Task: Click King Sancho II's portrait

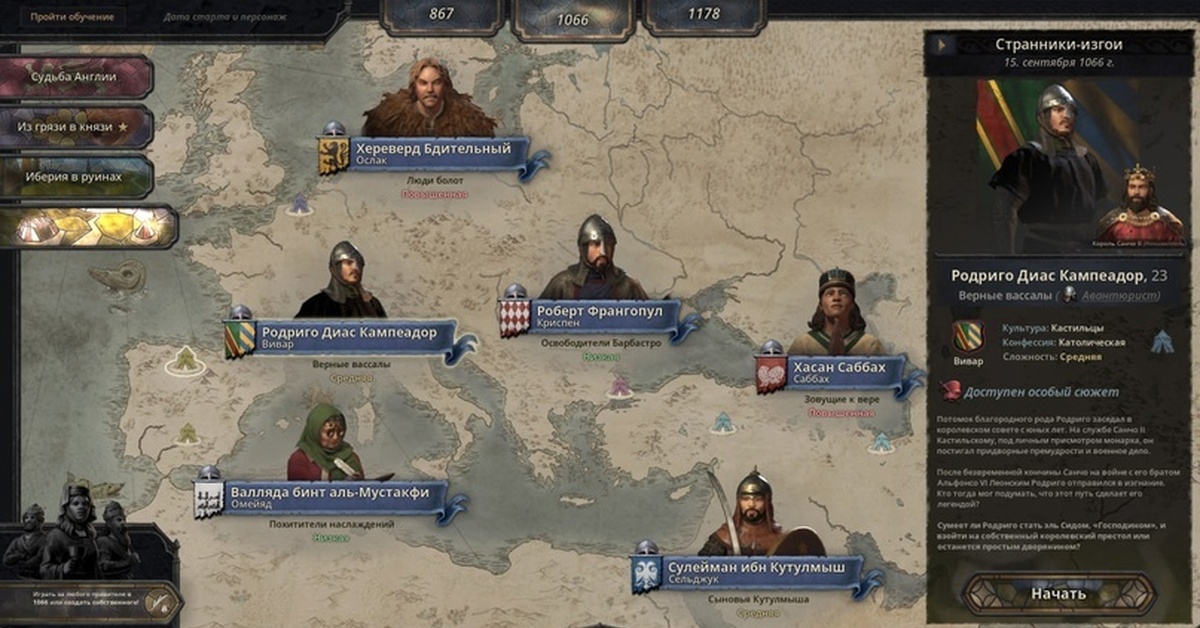Action: click(1140, 205)
